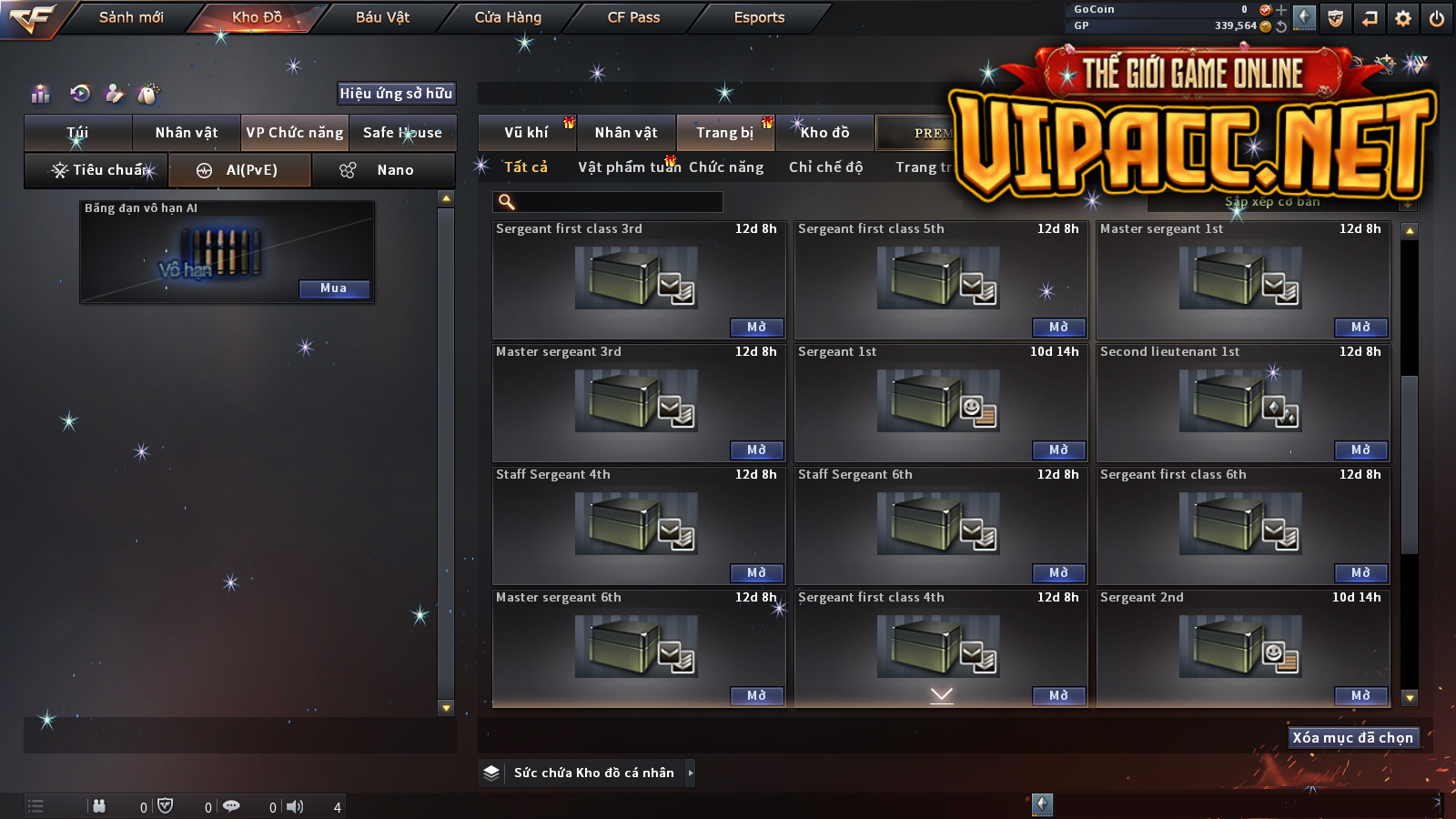Expand Sức chứa Kho đồ cá nhân

pos(691,773)
